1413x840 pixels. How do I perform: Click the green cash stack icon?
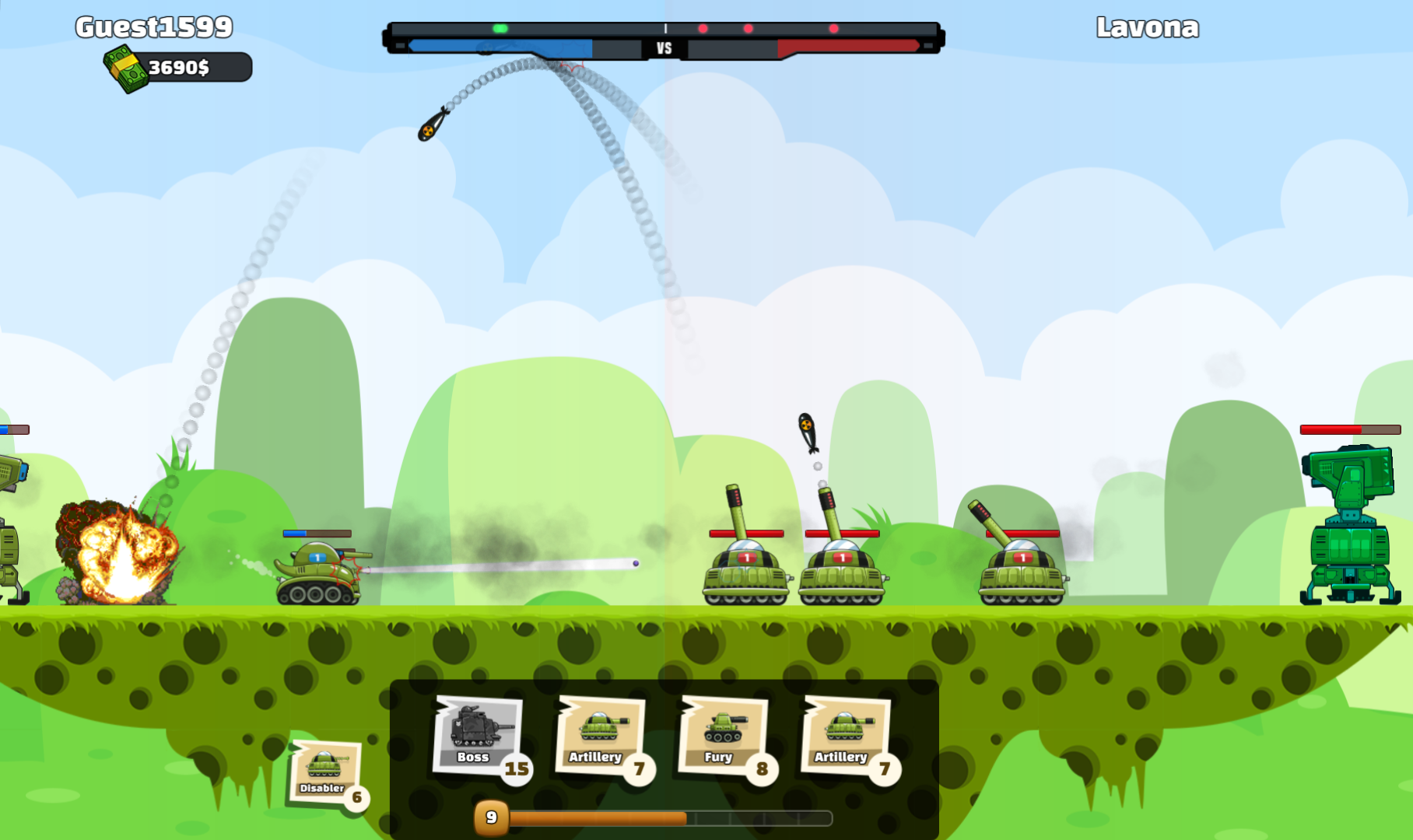point(128,68)
